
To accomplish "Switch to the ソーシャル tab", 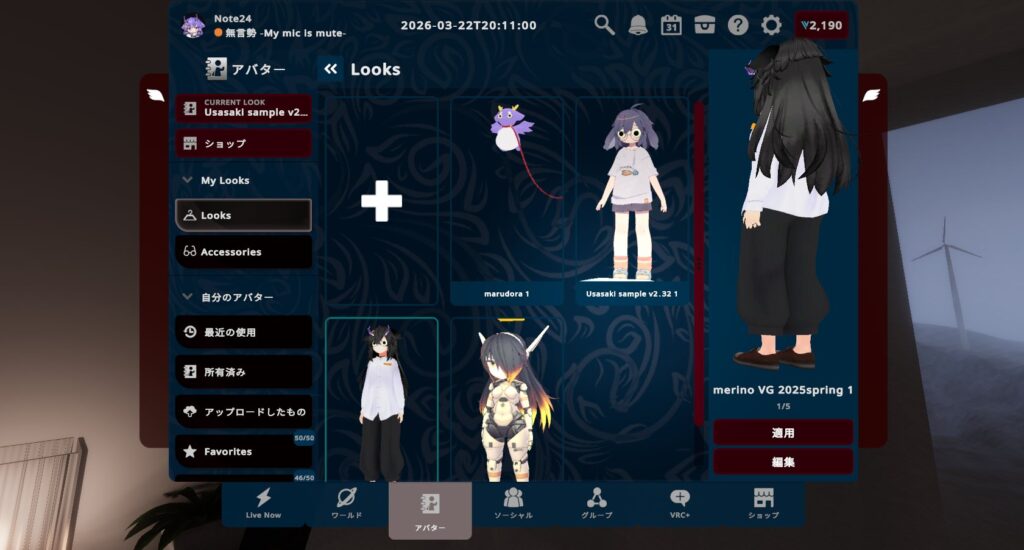I will pyautogui.click(x=513, y=504).
